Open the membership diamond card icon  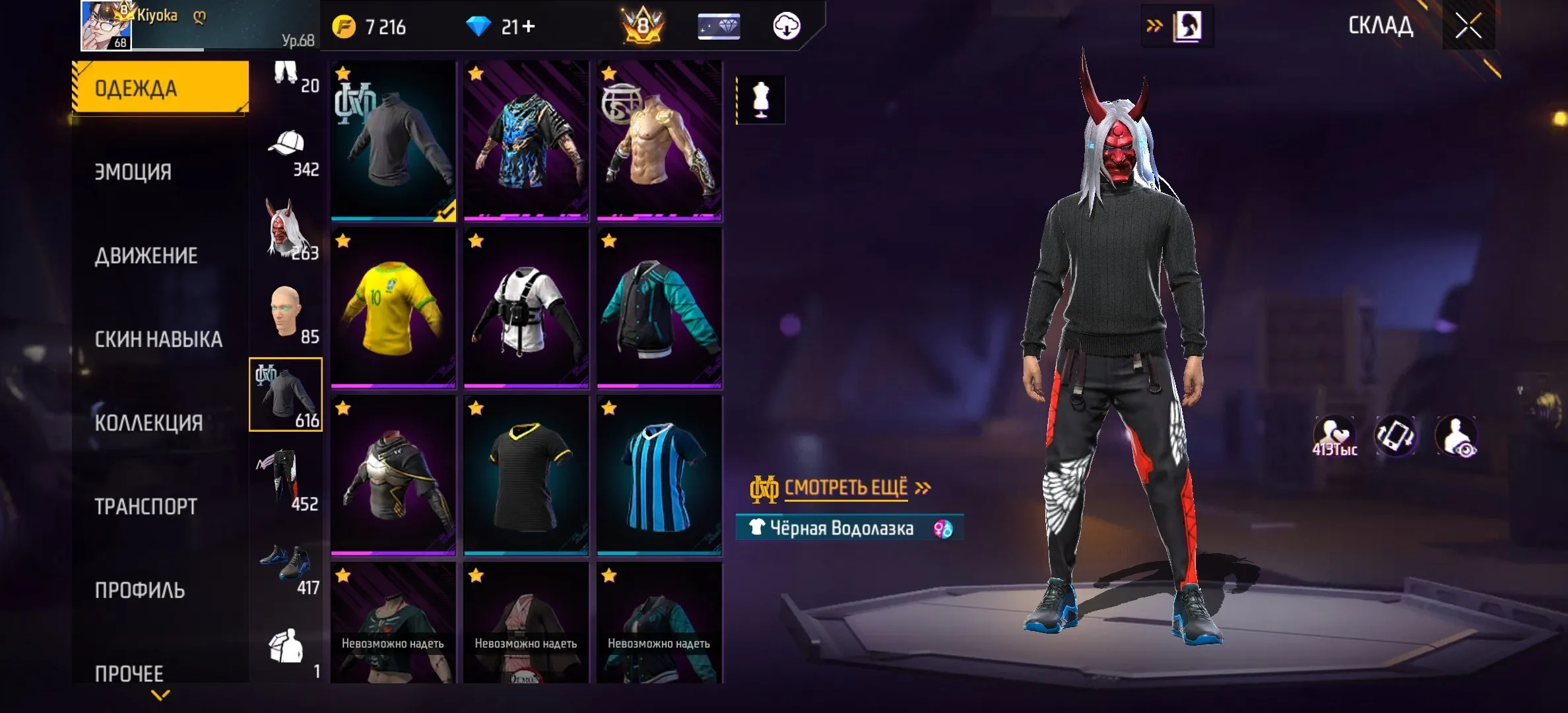click(x=719, y=26)
